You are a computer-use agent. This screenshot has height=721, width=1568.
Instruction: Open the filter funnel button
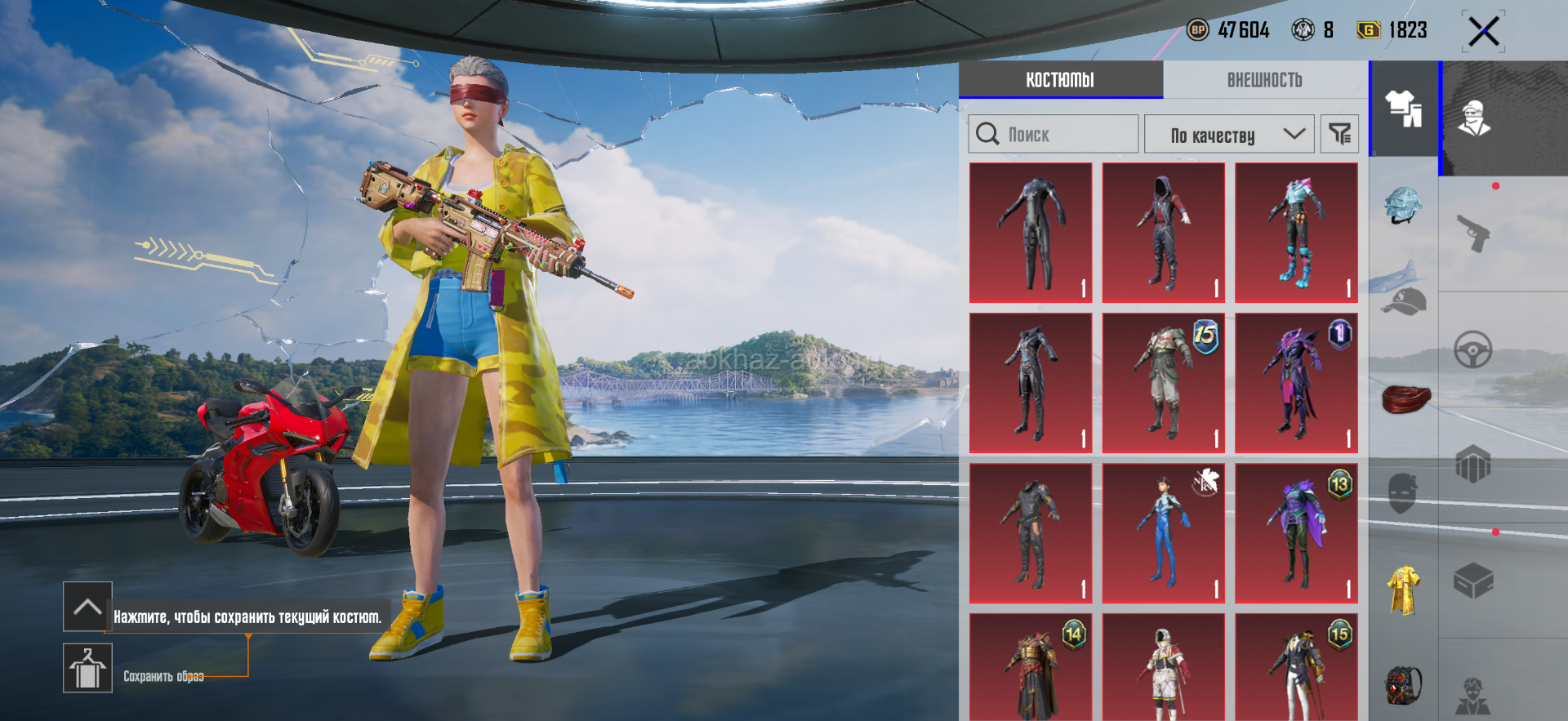1339,134
